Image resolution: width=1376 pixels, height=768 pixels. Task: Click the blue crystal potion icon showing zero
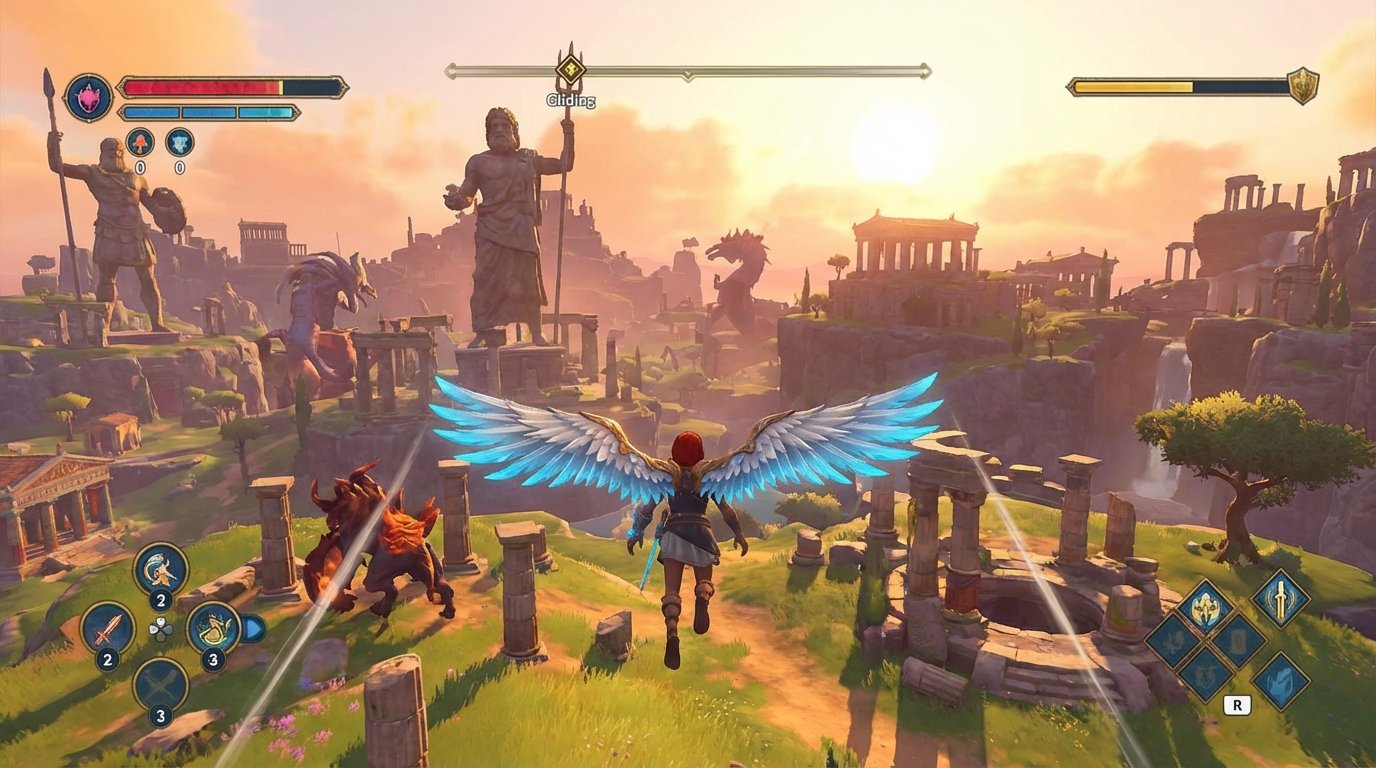point(179,143)
